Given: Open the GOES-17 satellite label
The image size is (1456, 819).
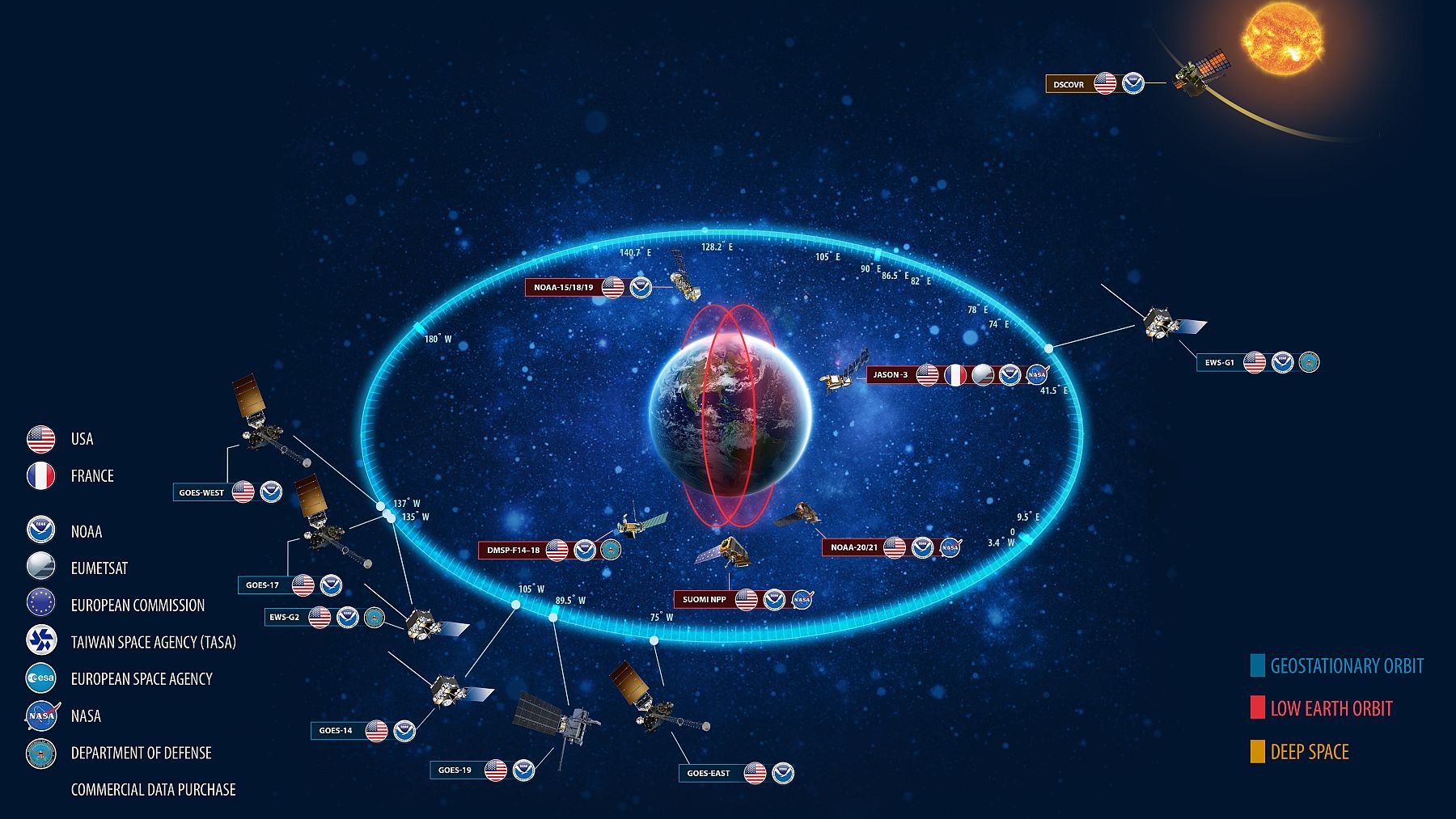Looking at the screenshot, I should (262, 585).
